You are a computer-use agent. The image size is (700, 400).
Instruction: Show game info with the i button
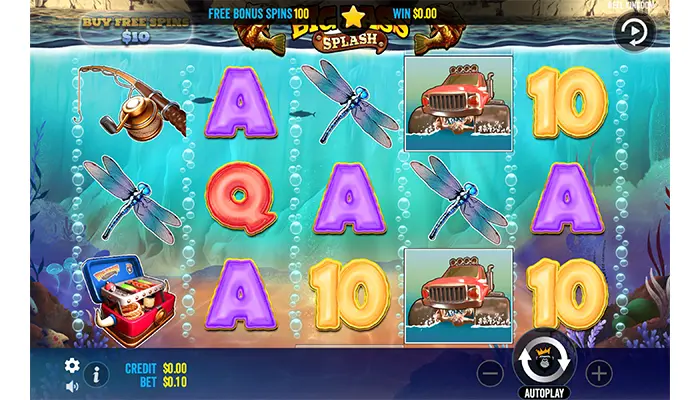point(99,375)
